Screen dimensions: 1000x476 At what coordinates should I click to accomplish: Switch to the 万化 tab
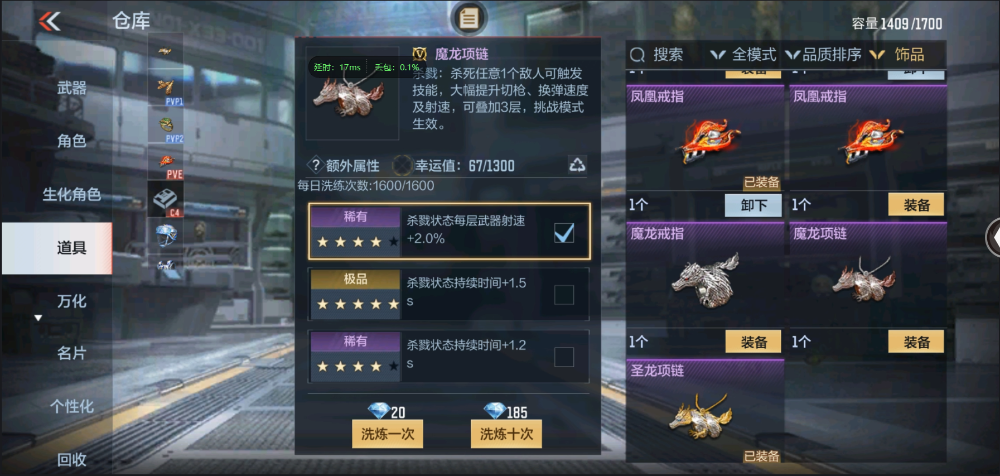point(71,300)
